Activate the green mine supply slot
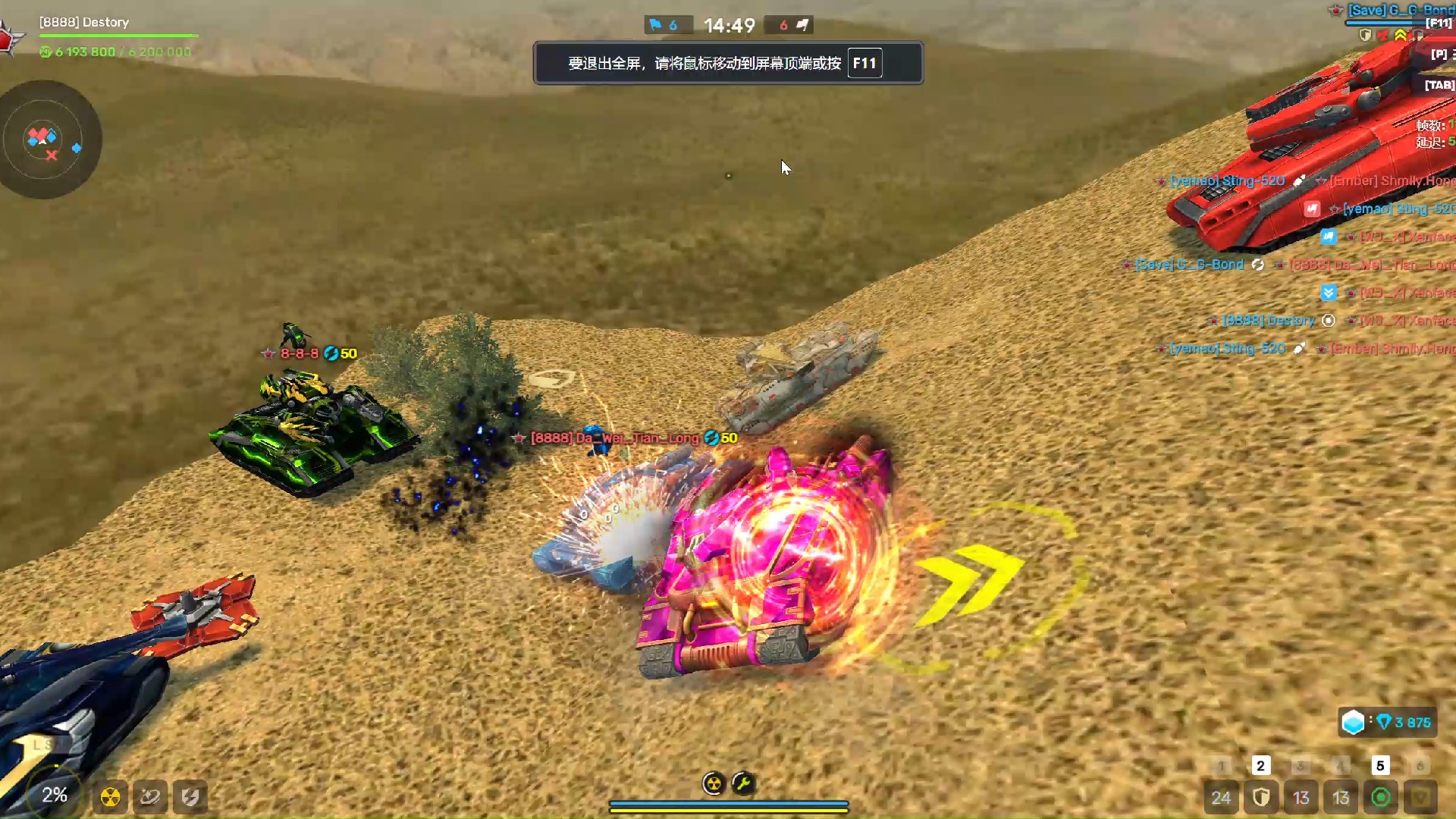Screen dimensions: 1456x819 point(1381,797)
